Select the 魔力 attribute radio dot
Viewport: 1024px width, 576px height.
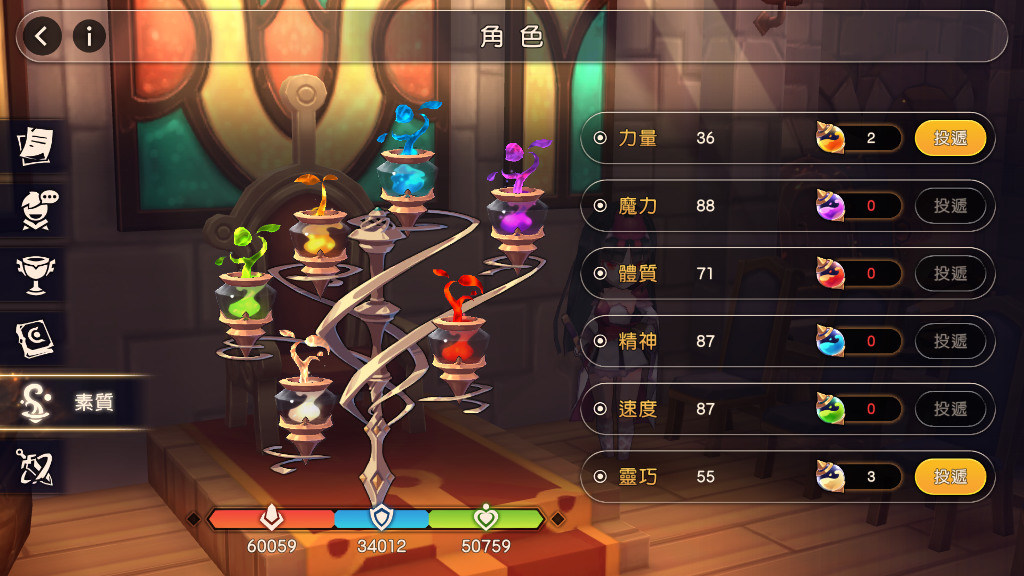(x=600, y=206)
